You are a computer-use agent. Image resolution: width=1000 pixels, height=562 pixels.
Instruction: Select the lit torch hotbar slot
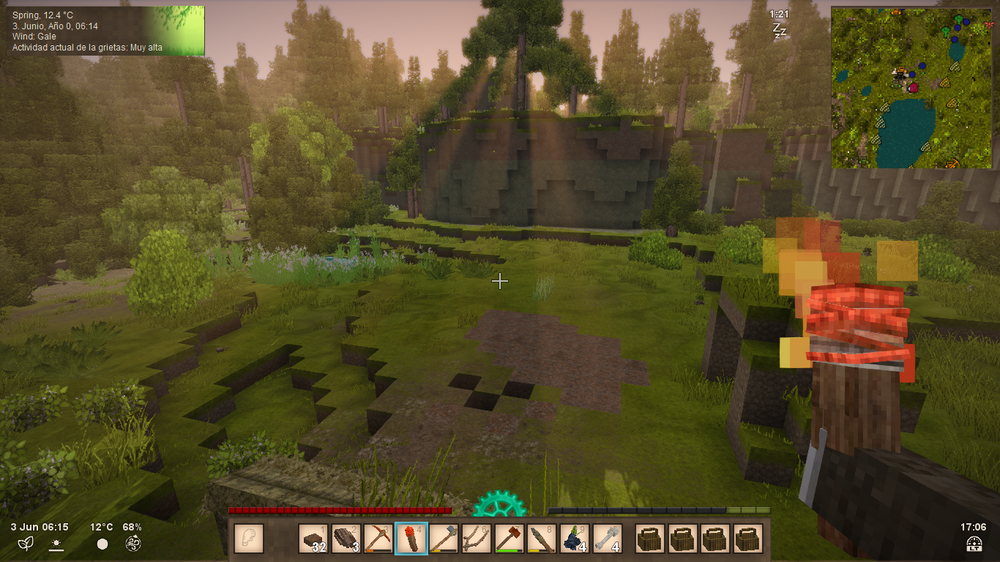pos(411,539)
